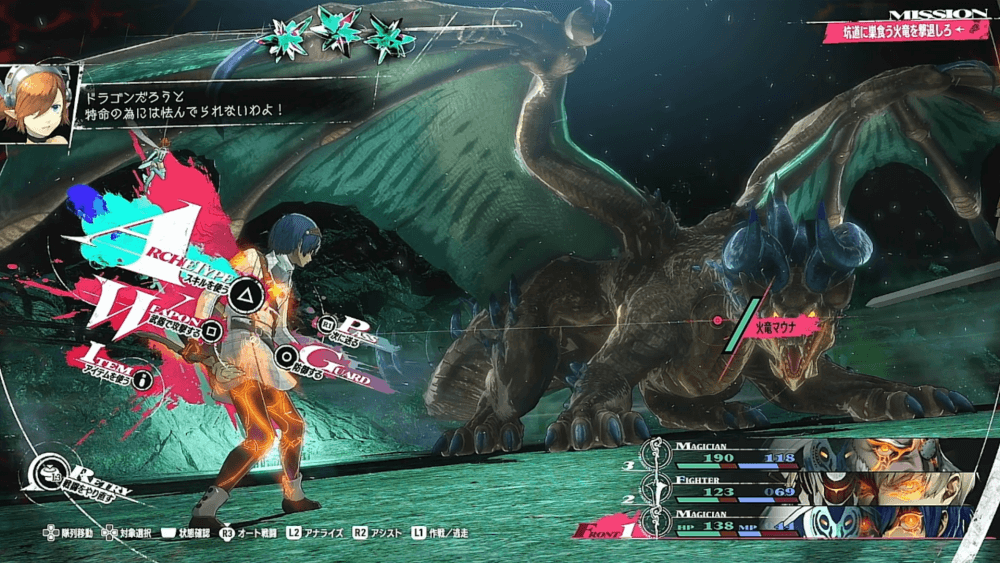
Task: Click the speaking character's portrait
Action: point(38,105)
